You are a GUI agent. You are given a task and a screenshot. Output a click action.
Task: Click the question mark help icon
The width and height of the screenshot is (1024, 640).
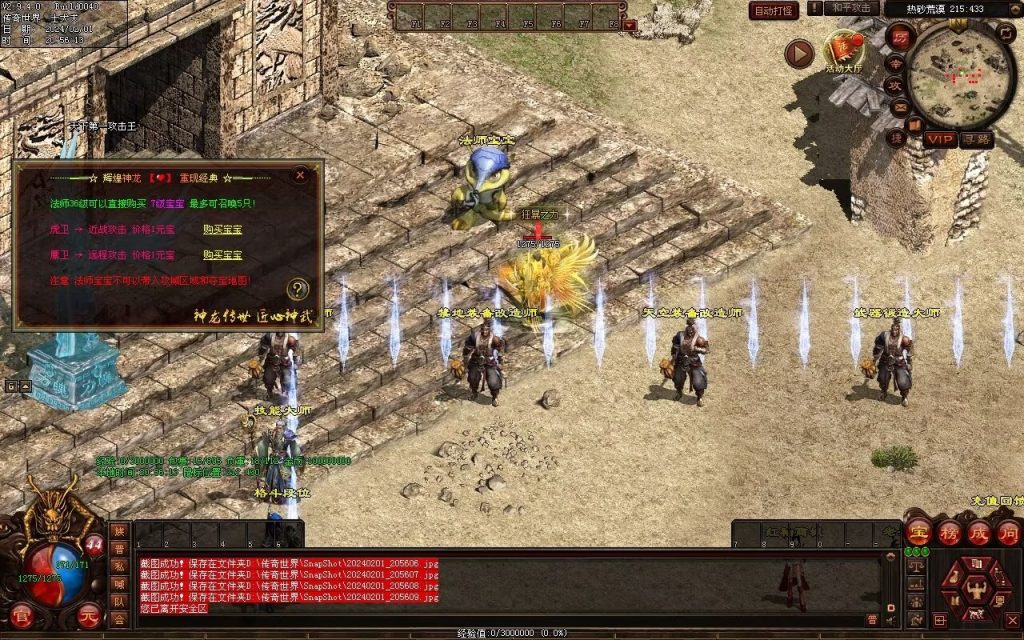click(297, 289)
